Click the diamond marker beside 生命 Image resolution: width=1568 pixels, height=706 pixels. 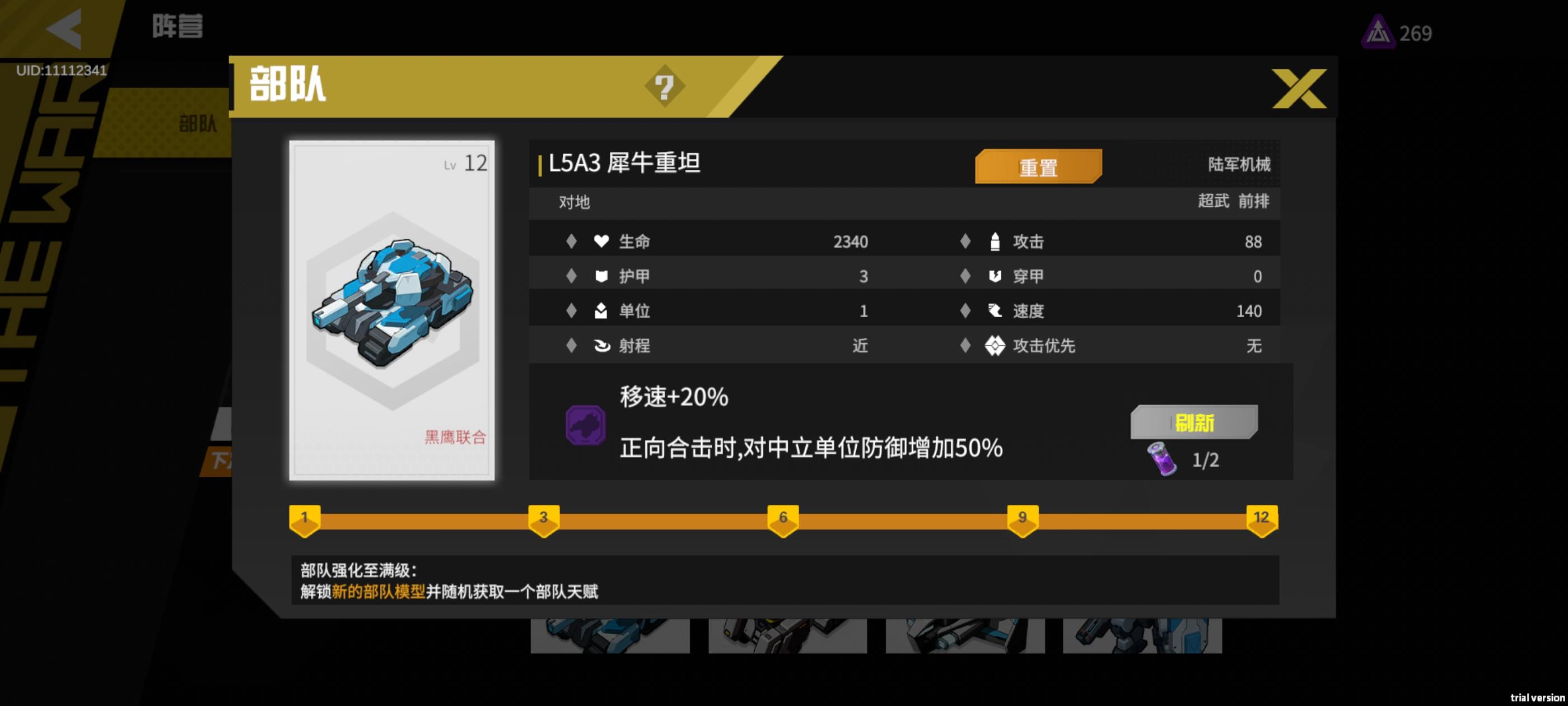[571, 241]
